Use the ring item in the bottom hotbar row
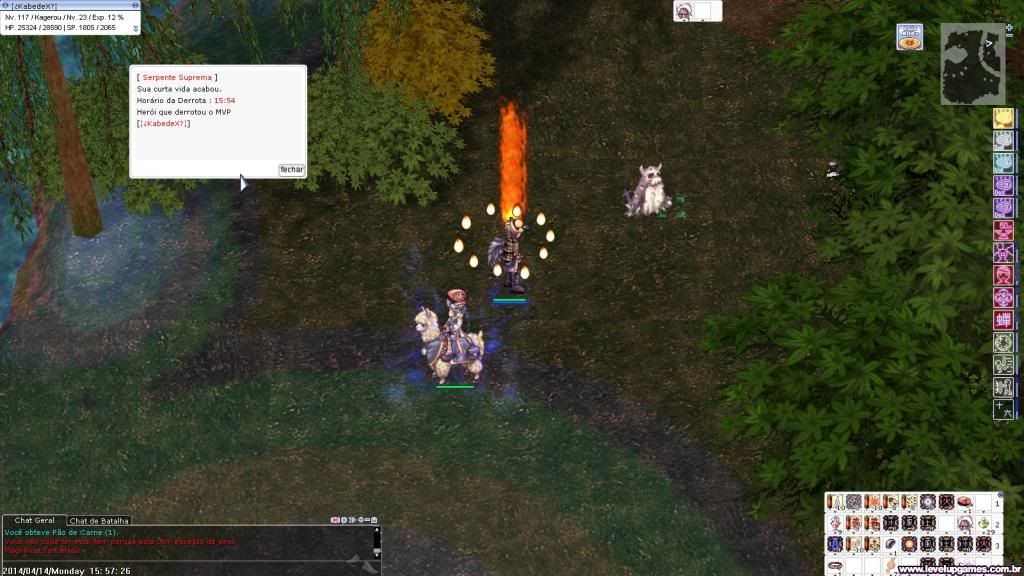1024x576 pixels. [x=835, y=566]
